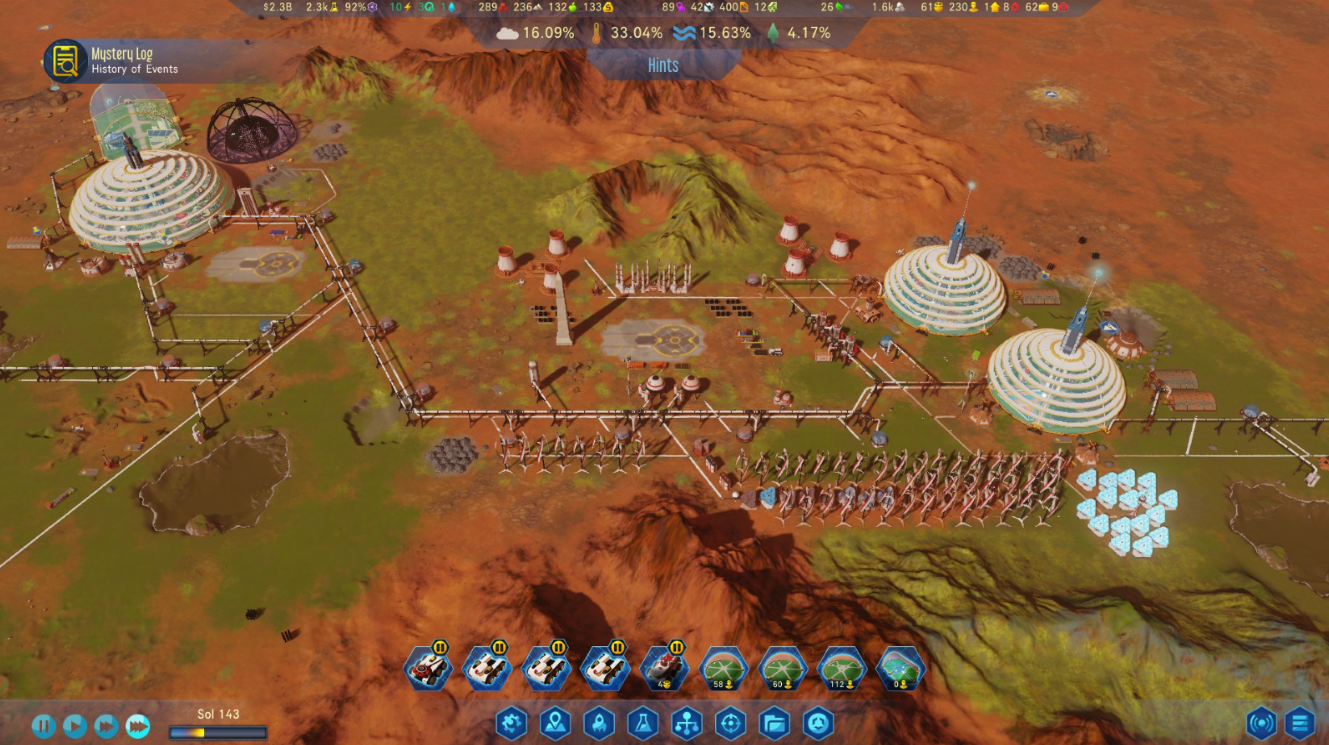
Task: Click History of Events label
Action: [135, 69]
